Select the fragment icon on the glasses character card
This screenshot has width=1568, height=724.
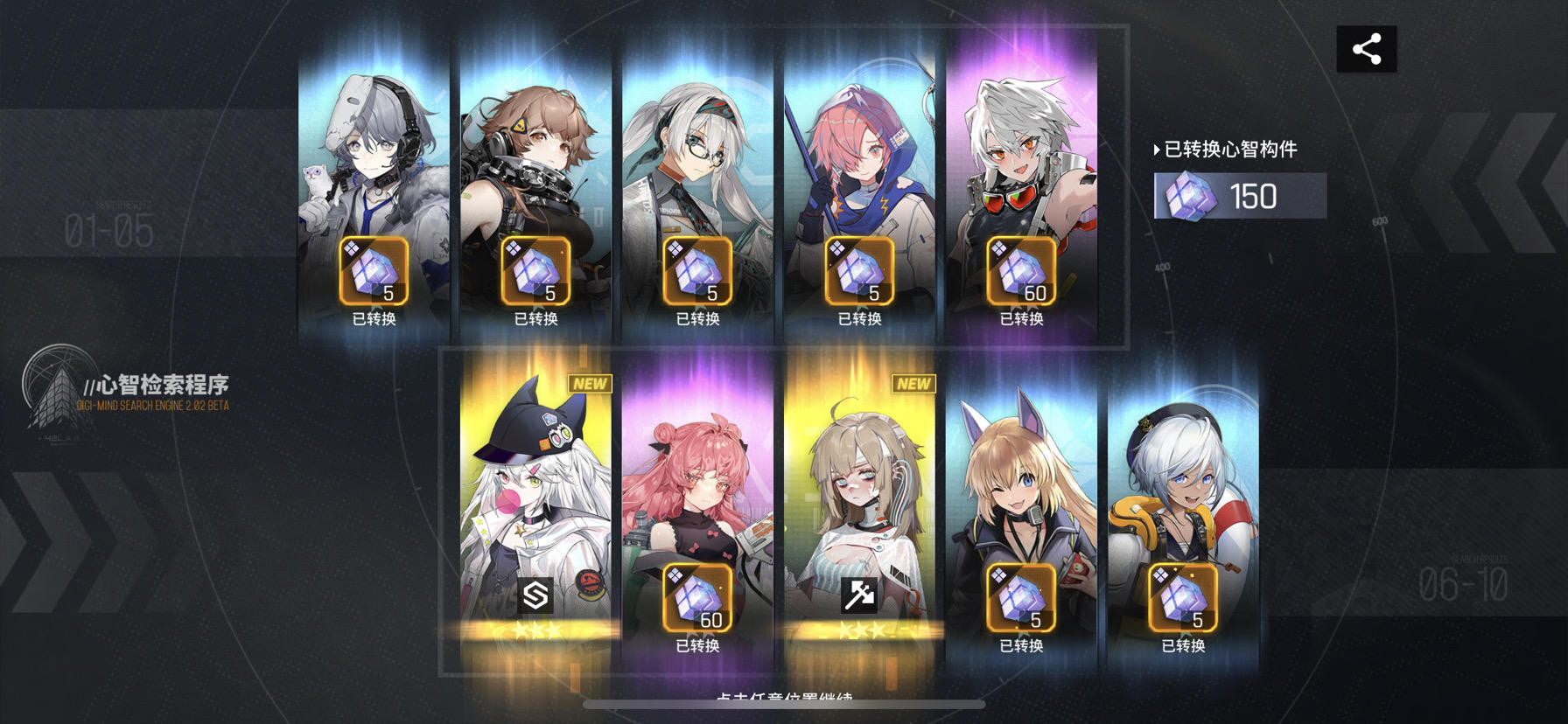point(694,269)
